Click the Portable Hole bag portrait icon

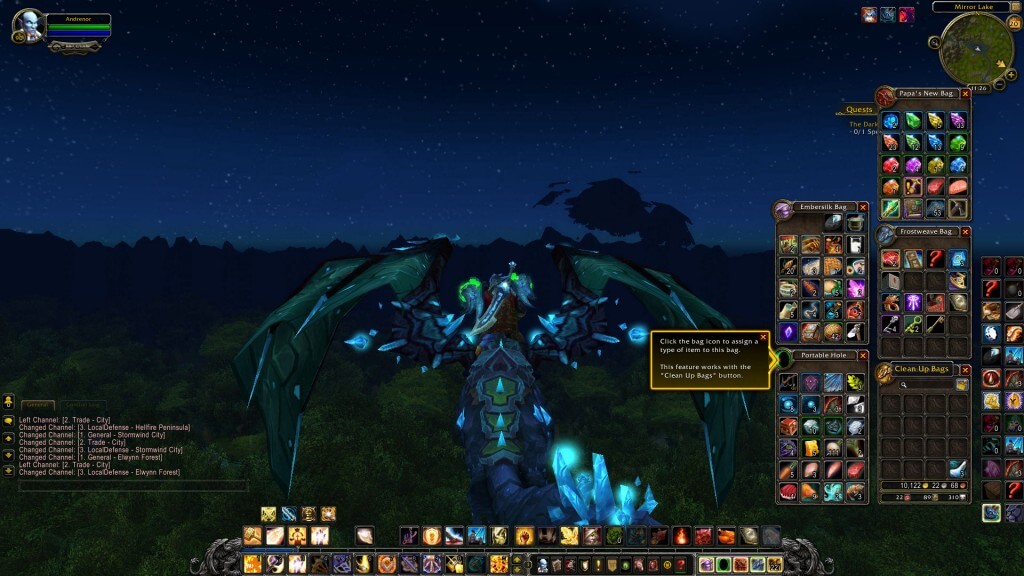(x=785, y=357)
